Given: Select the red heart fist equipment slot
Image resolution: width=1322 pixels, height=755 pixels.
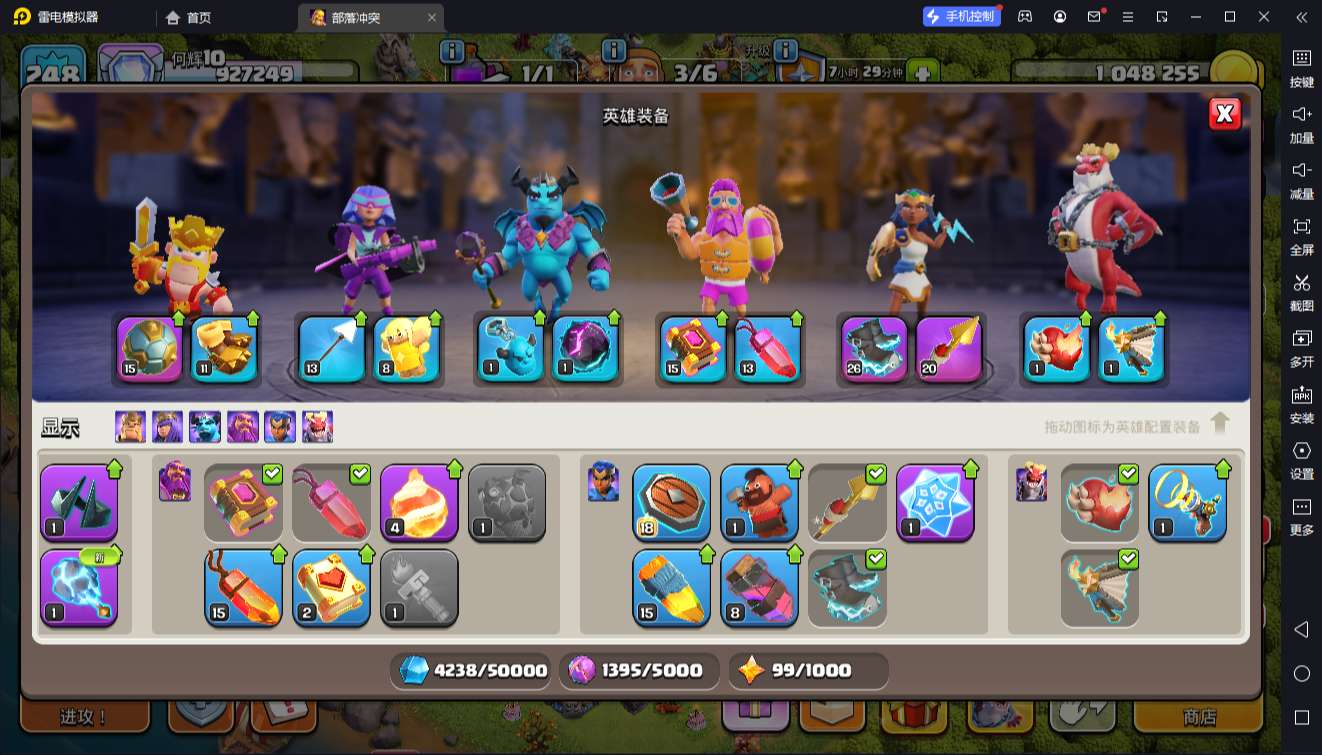Looking at the screenshot, I should pos(1056,348).
